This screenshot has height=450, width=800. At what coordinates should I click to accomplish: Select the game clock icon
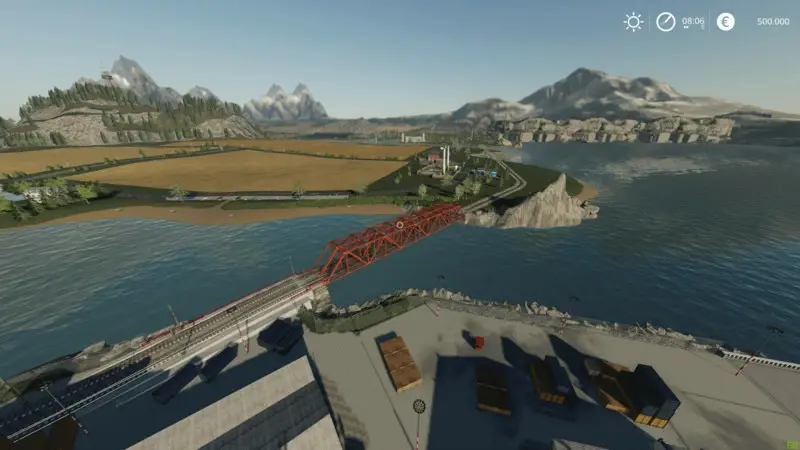666,21
